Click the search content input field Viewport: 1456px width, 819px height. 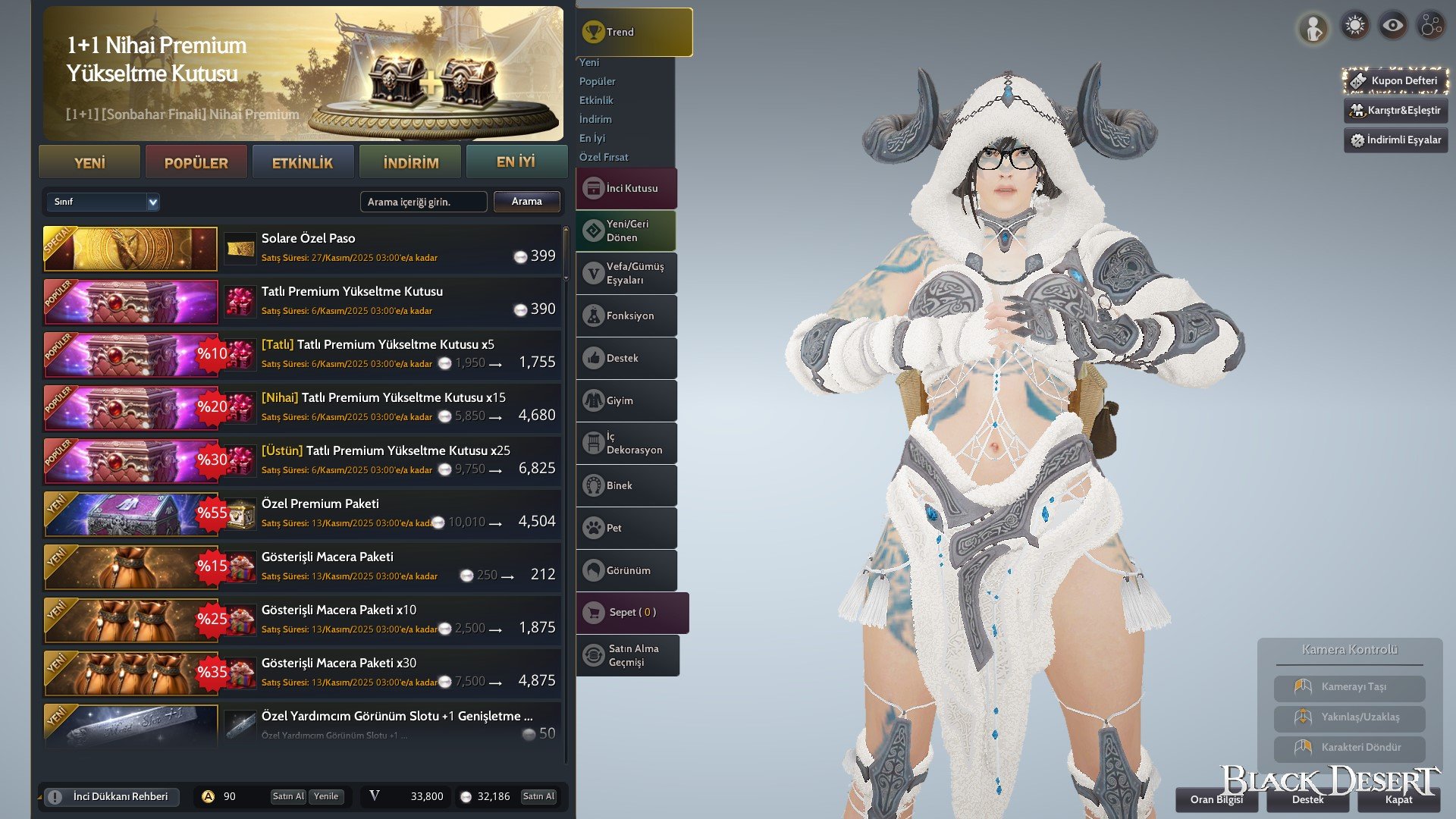pyautogui.click(x=423, y=202)
